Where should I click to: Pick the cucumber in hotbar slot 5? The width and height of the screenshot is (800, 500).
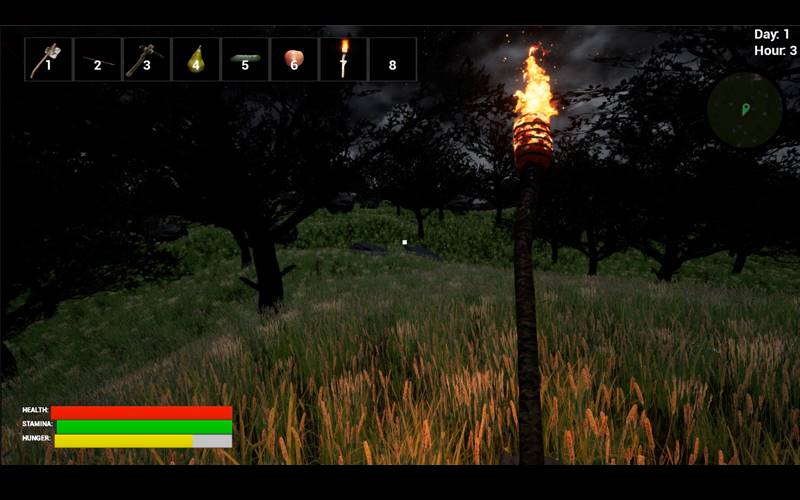[245, 60]
